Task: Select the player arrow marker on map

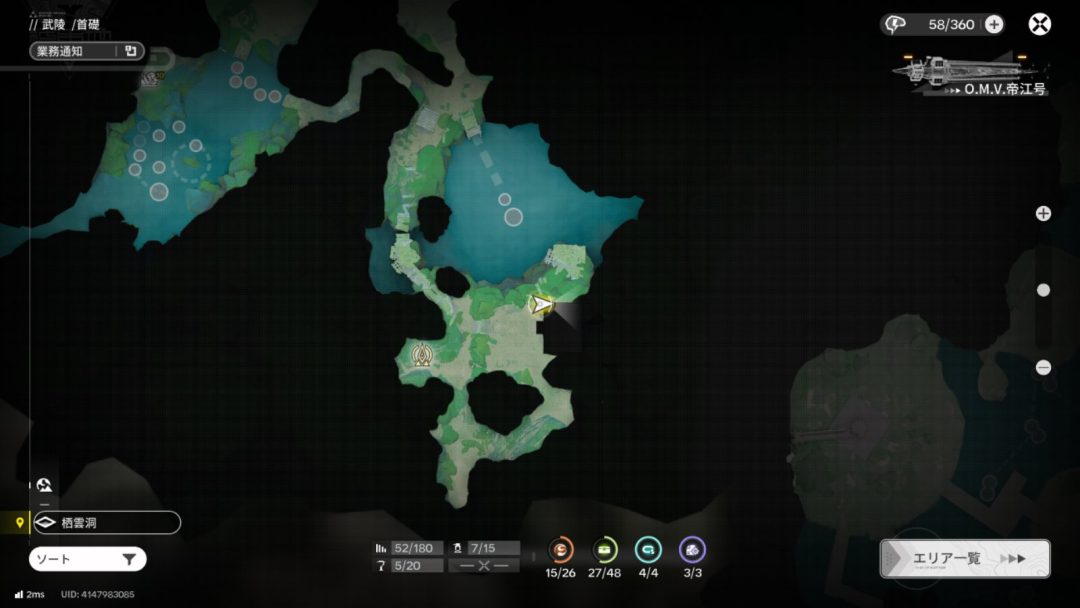Action: pos(542,304)
